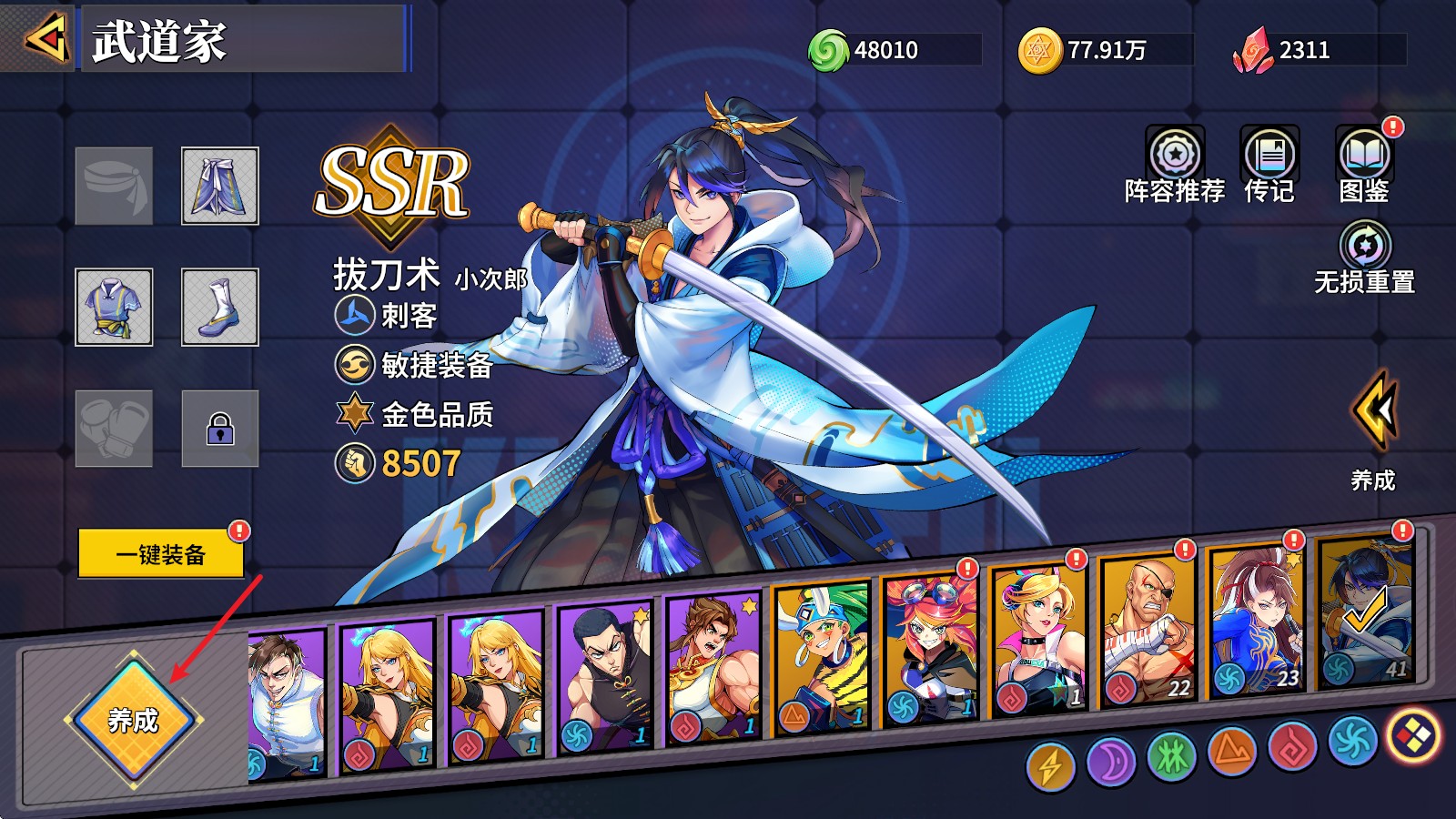Screen dimensions: 1456x819
Task: Select the equipped boots slot
Action: click(x=220, y=308)
